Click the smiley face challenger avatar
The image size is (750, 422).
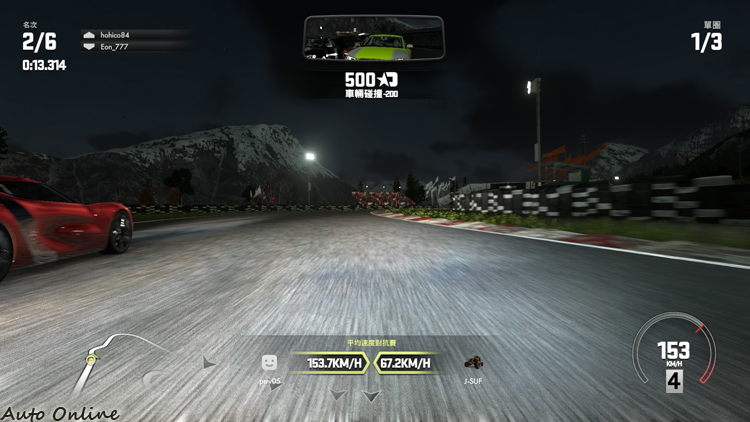coord(269,363)
